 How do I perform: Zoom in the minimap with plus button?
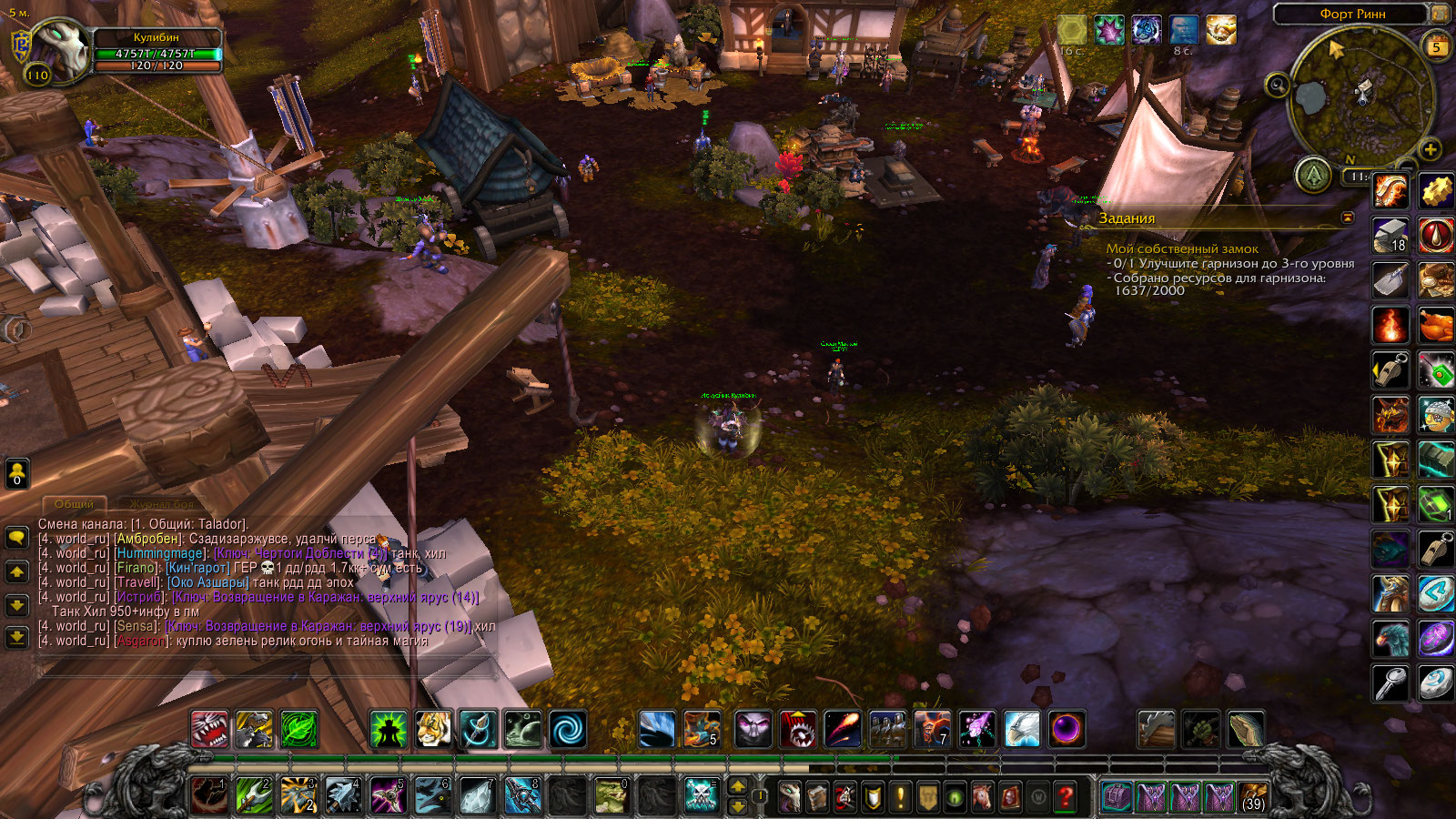click(x=1430, y=149)
